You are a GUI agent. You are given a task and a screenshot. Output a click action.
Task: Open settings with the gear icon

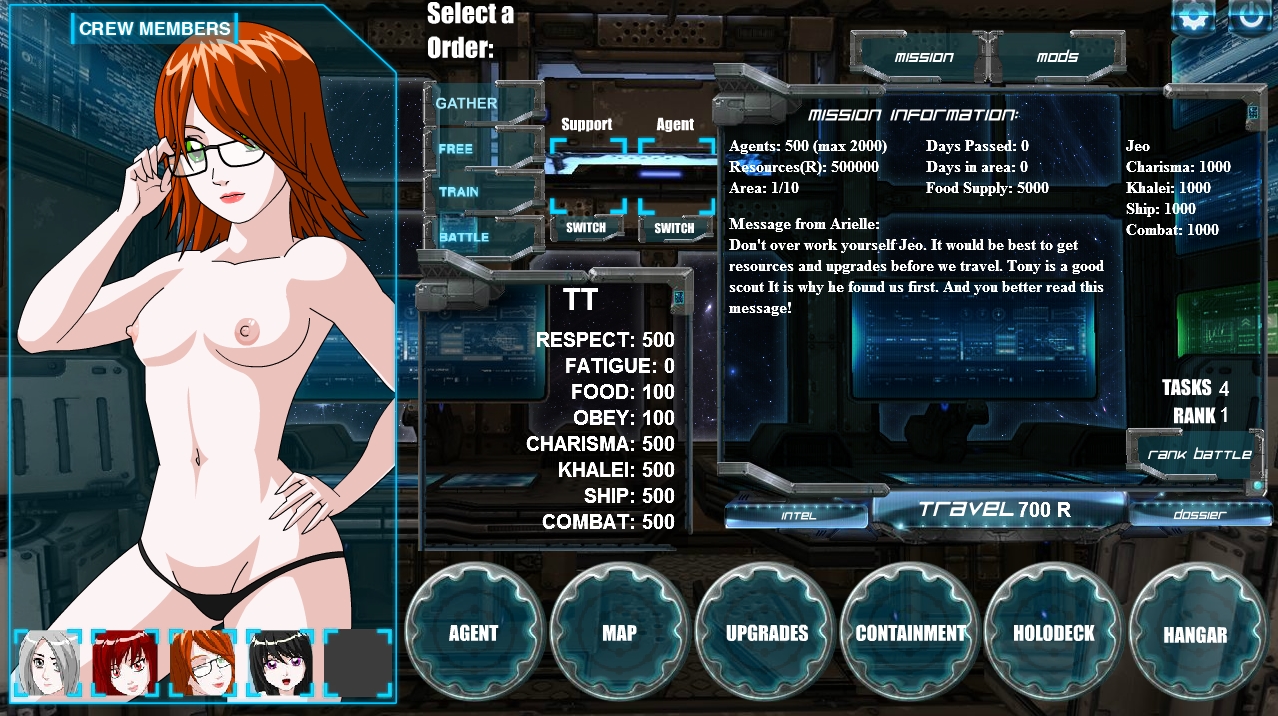1194,18
